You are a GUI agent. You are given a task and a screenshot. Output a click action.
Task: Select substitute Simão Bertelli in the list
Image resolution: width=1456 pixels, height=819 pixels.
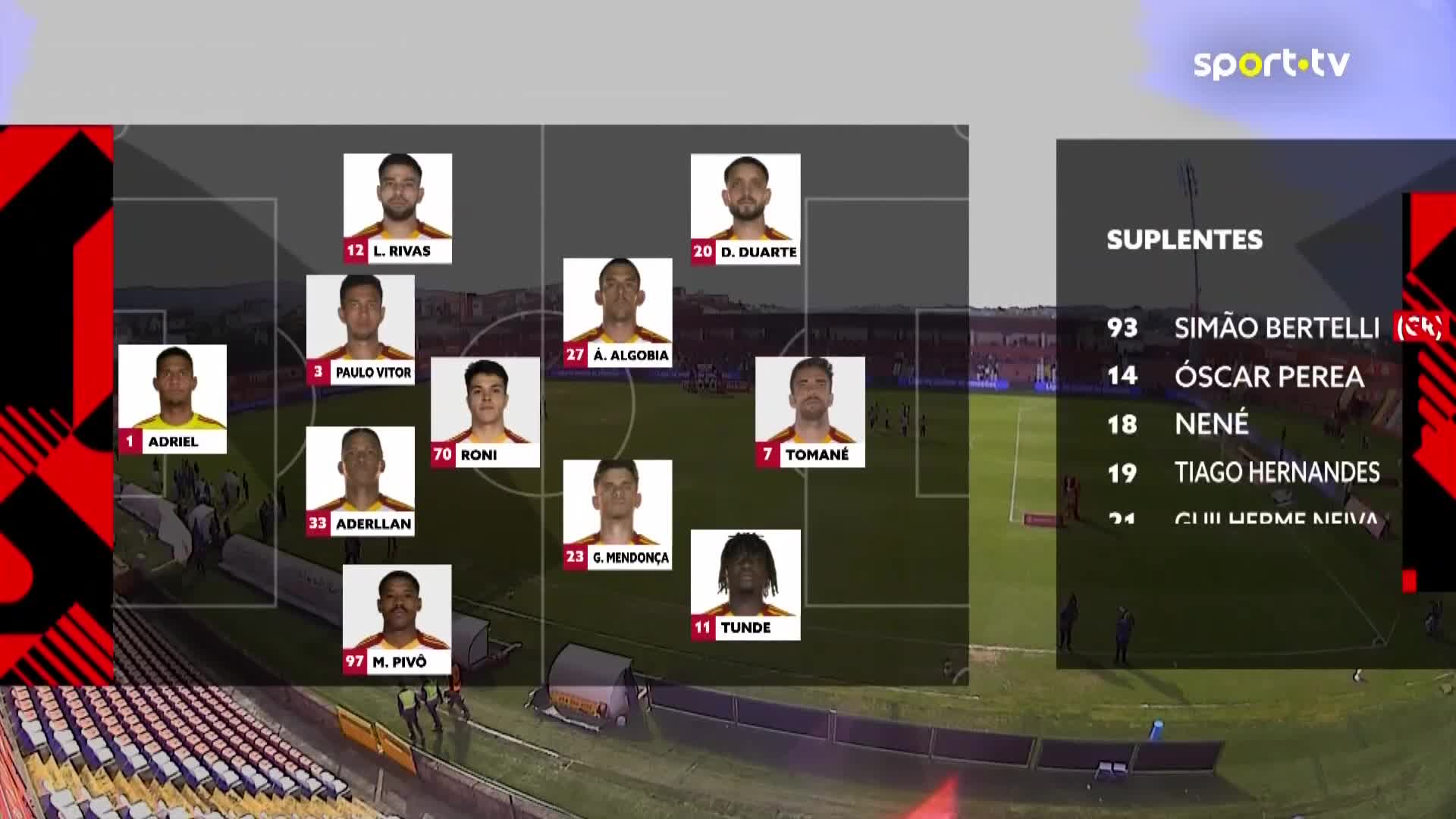(x=1276, y=328)
